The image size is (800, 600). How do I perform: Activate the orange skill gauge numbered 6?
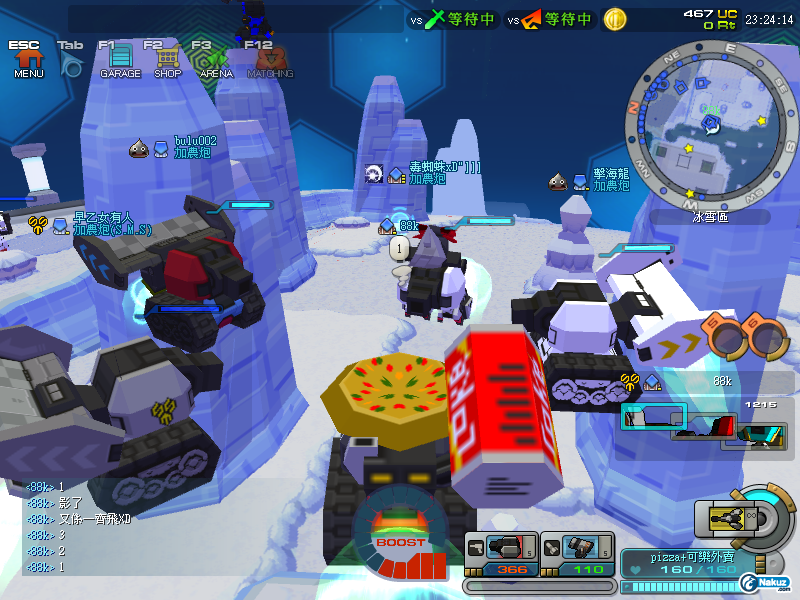tap(766, 336)
